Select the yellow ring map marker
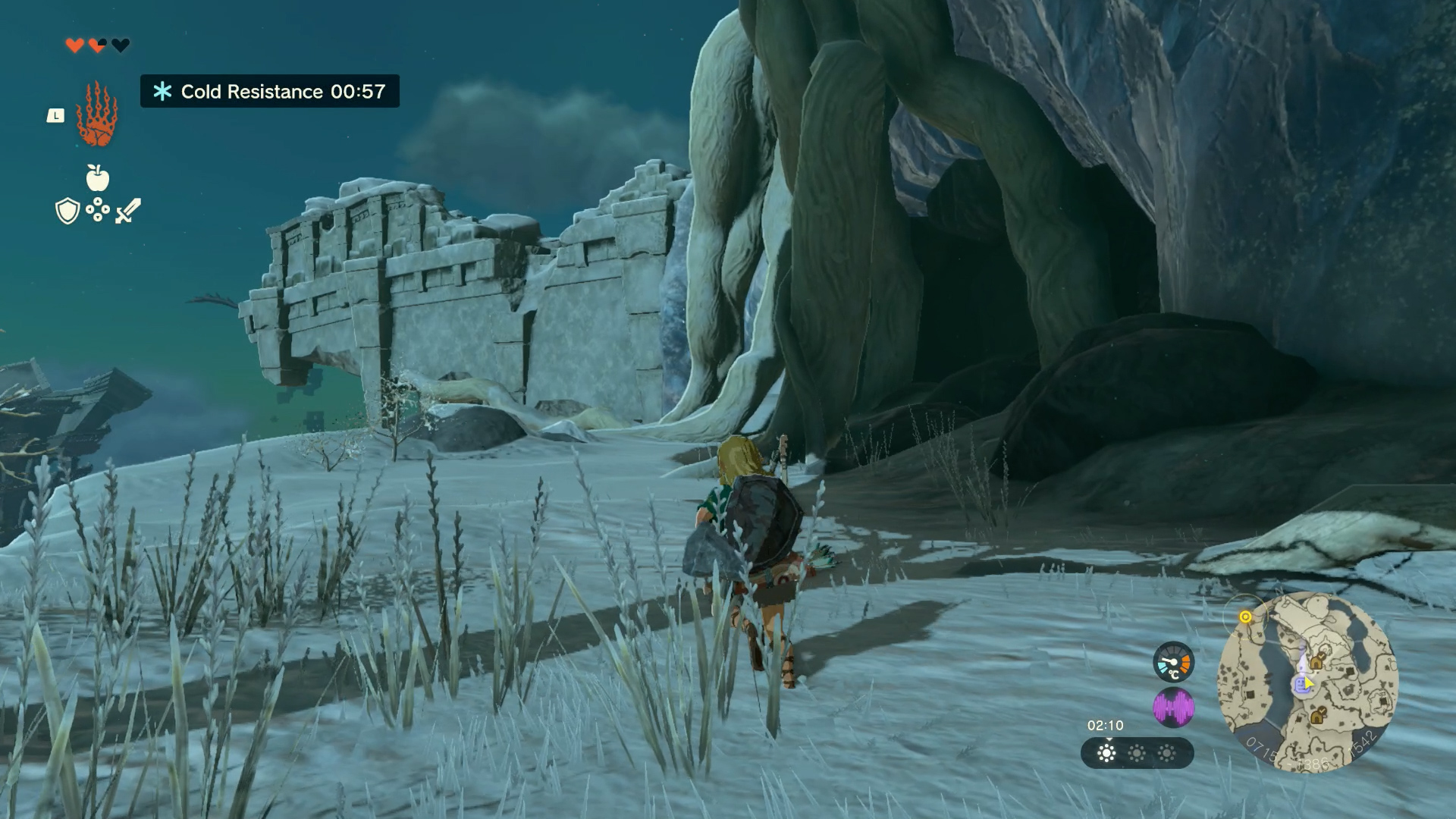Screen dimensions: 1456x819 pos(1245,617)
